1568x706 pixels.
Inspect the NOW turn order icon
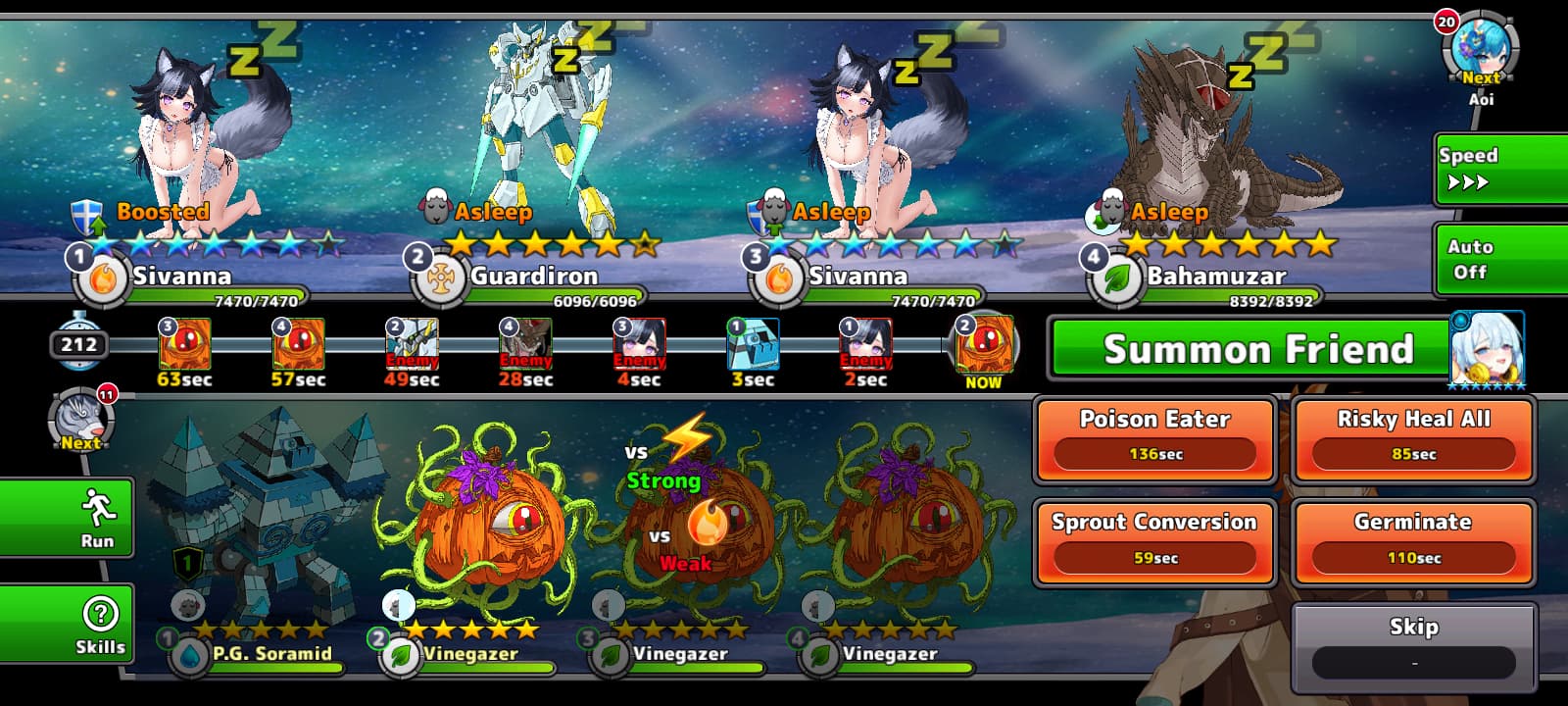coord(983,345)
